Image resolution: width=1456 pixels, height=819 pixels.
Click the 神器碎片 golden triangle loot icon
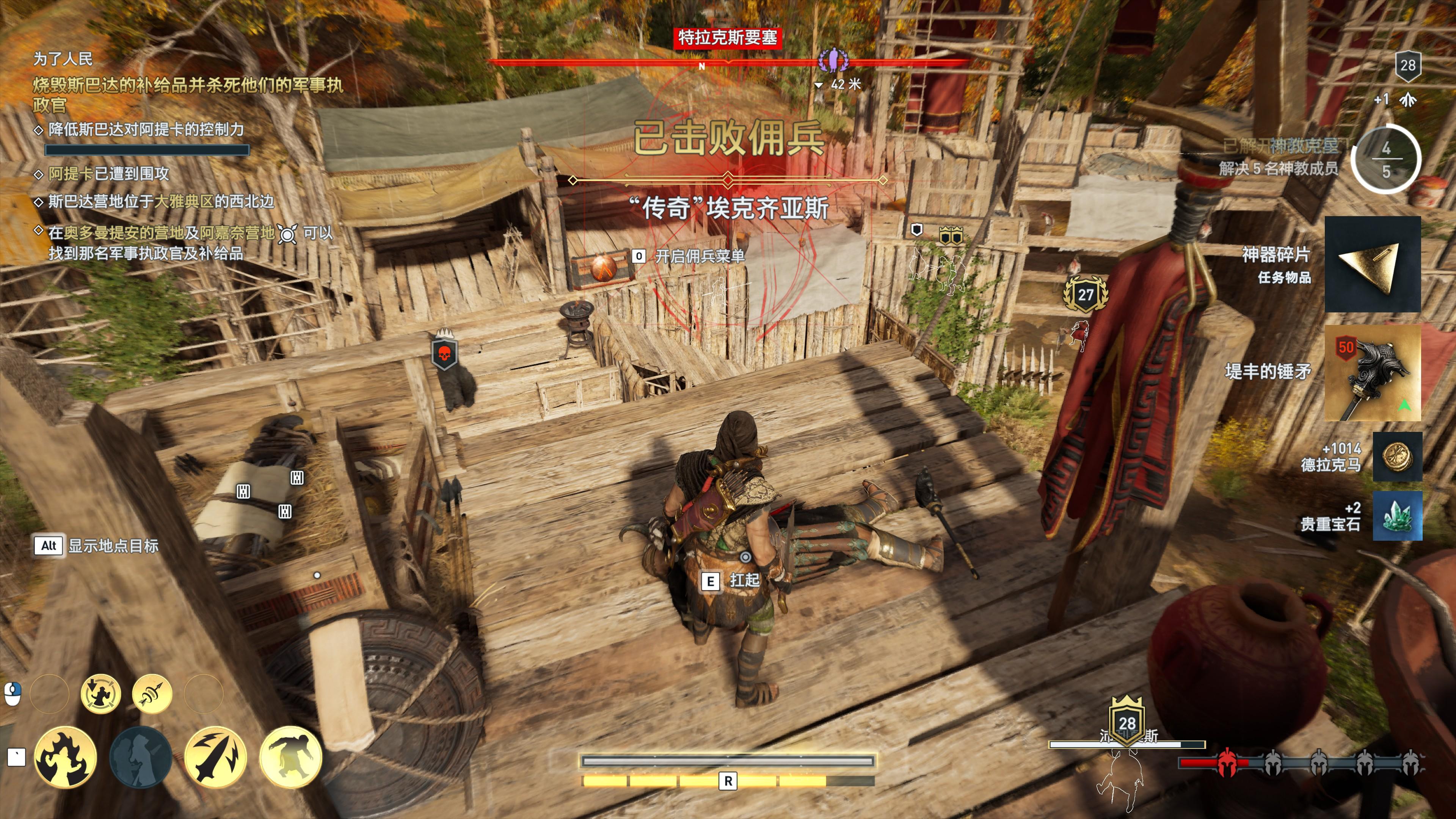(1372, 264)
